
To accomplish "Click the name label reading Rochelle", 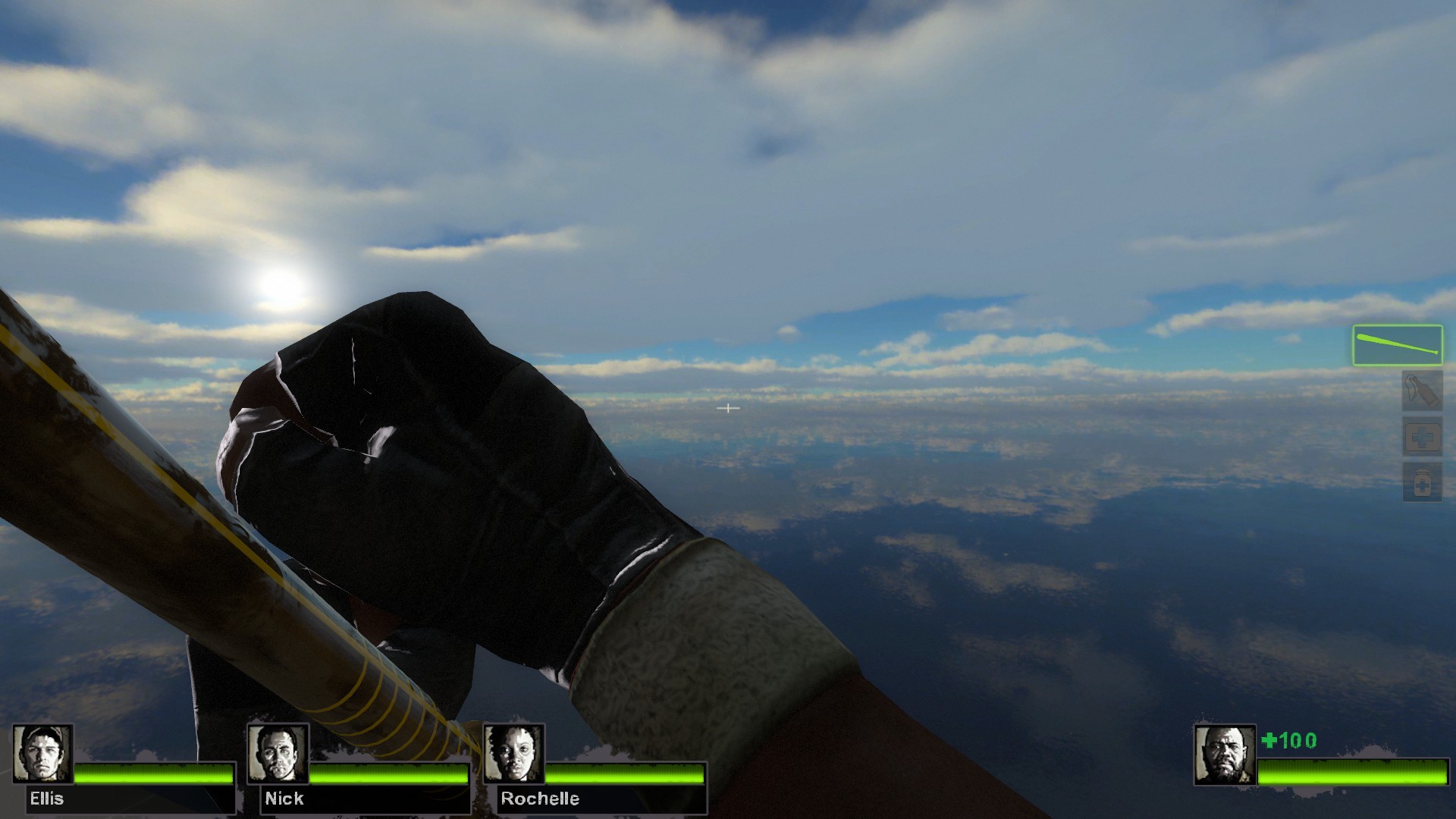I will pyautogui.click(x=538, y=799).
